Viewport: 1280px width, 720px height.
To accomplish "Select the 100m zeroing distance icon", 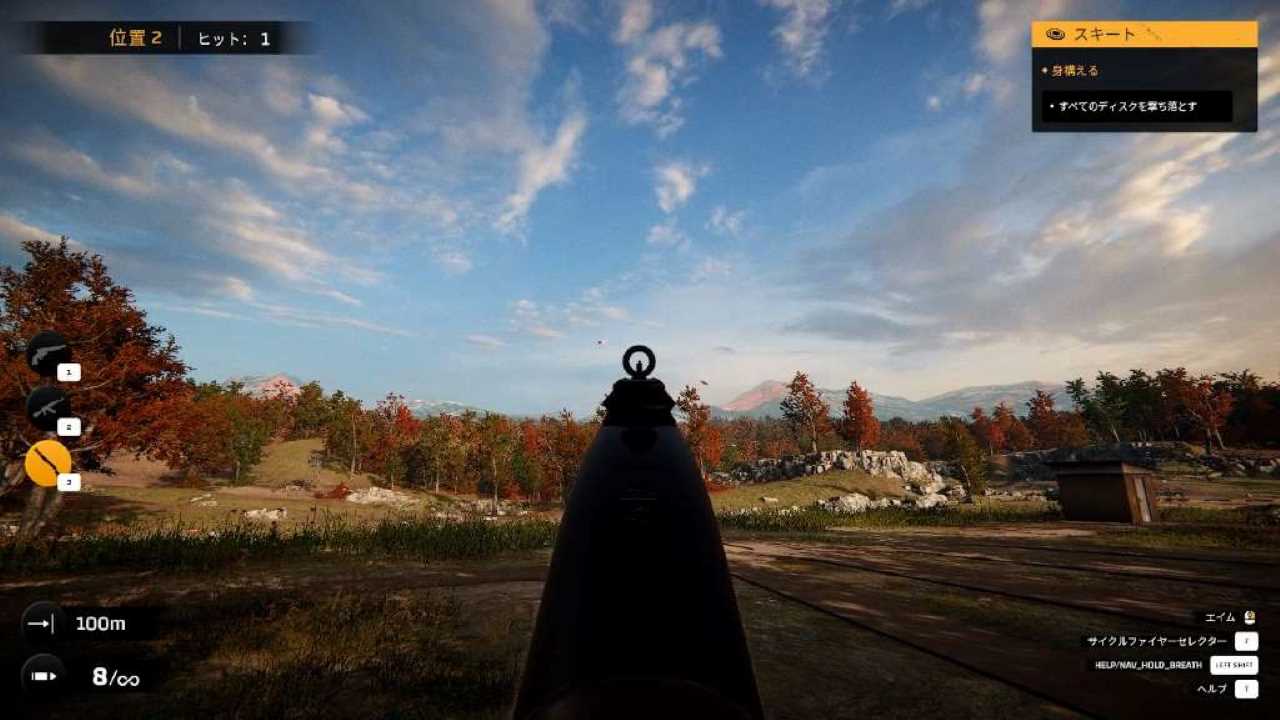I will coord(42,623).
